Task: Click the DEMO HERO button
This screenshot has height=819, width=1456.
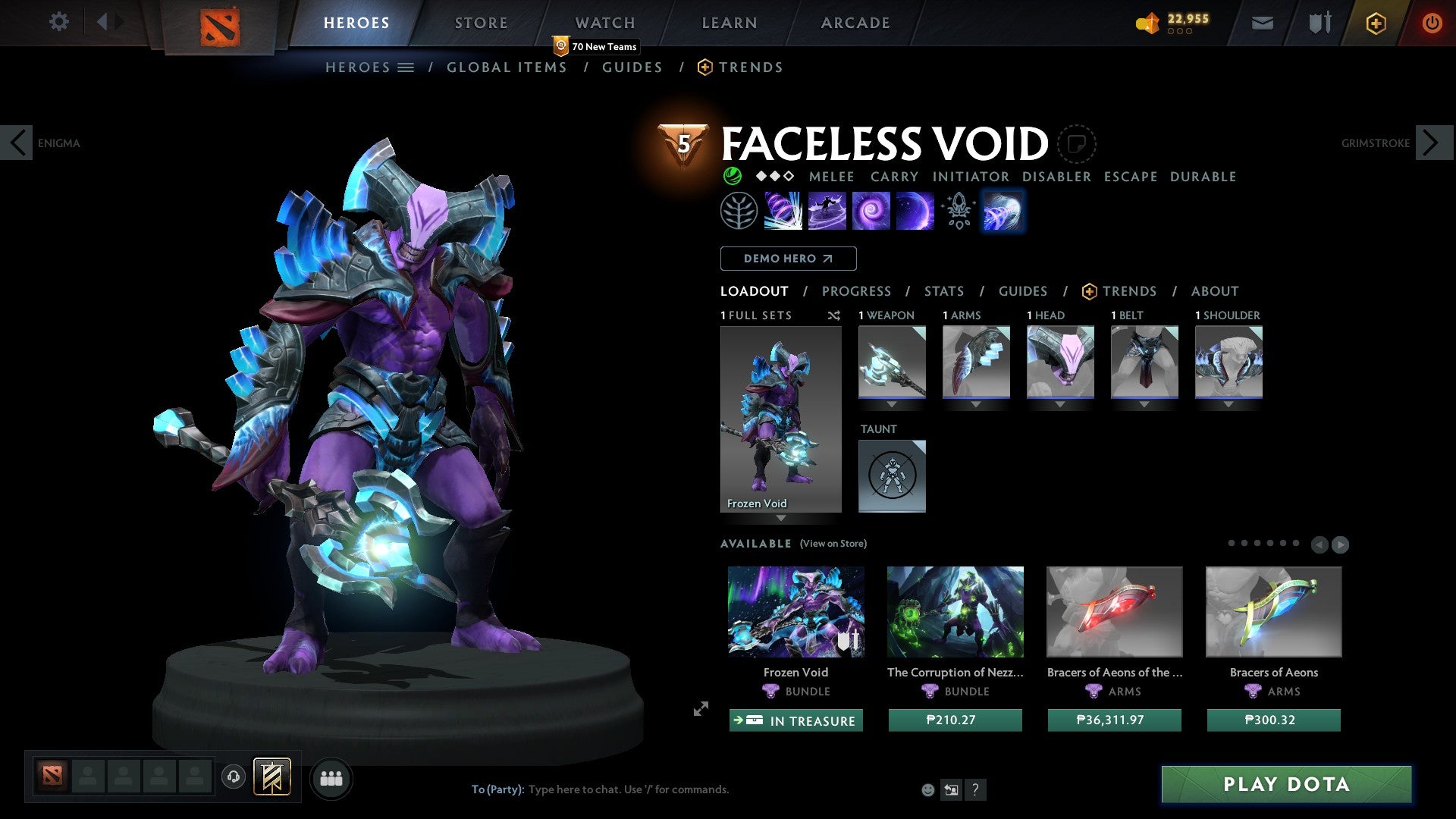Action: coord(788,258)
